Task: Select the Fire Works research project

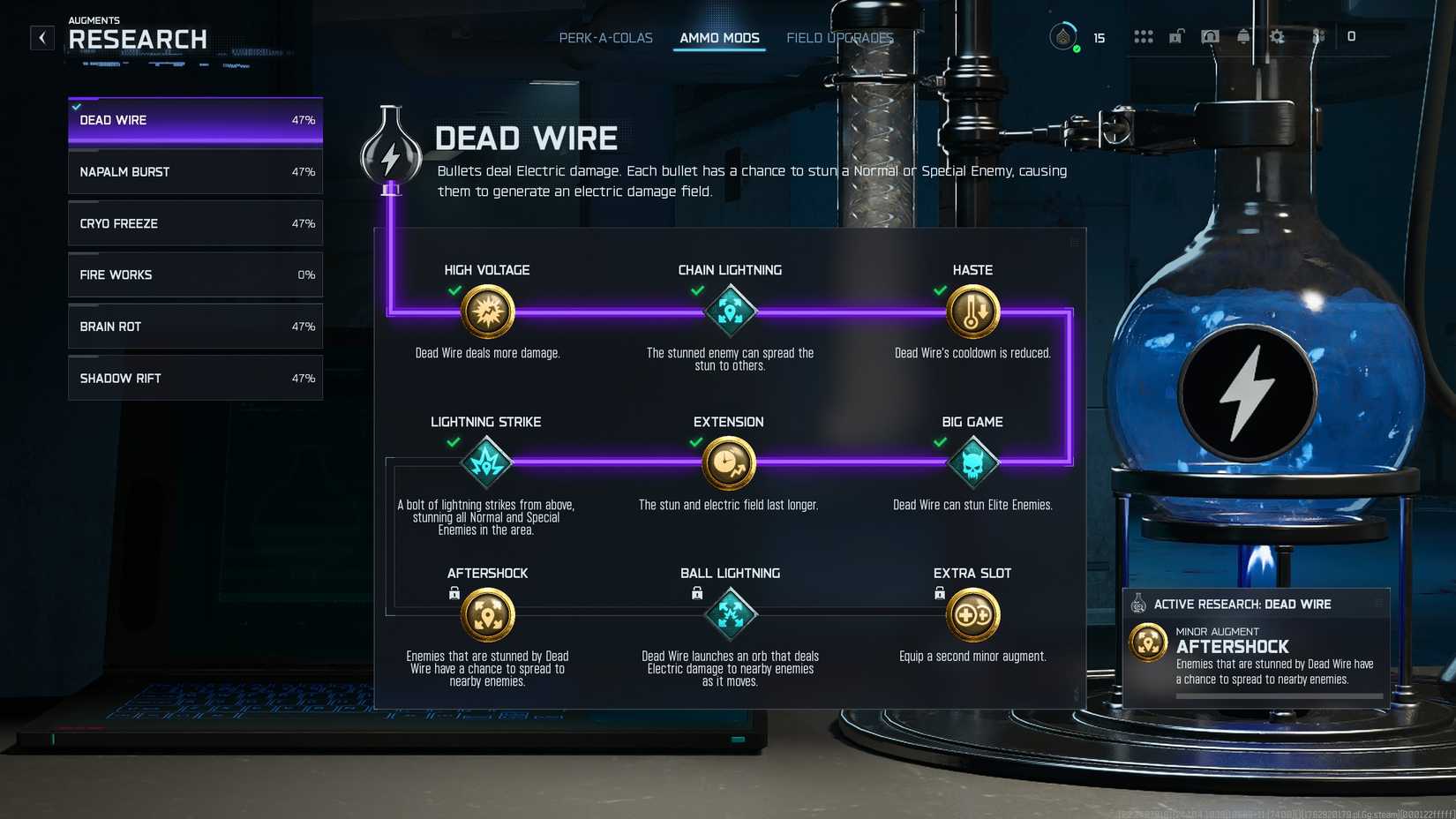Action: tap(194, 274)
